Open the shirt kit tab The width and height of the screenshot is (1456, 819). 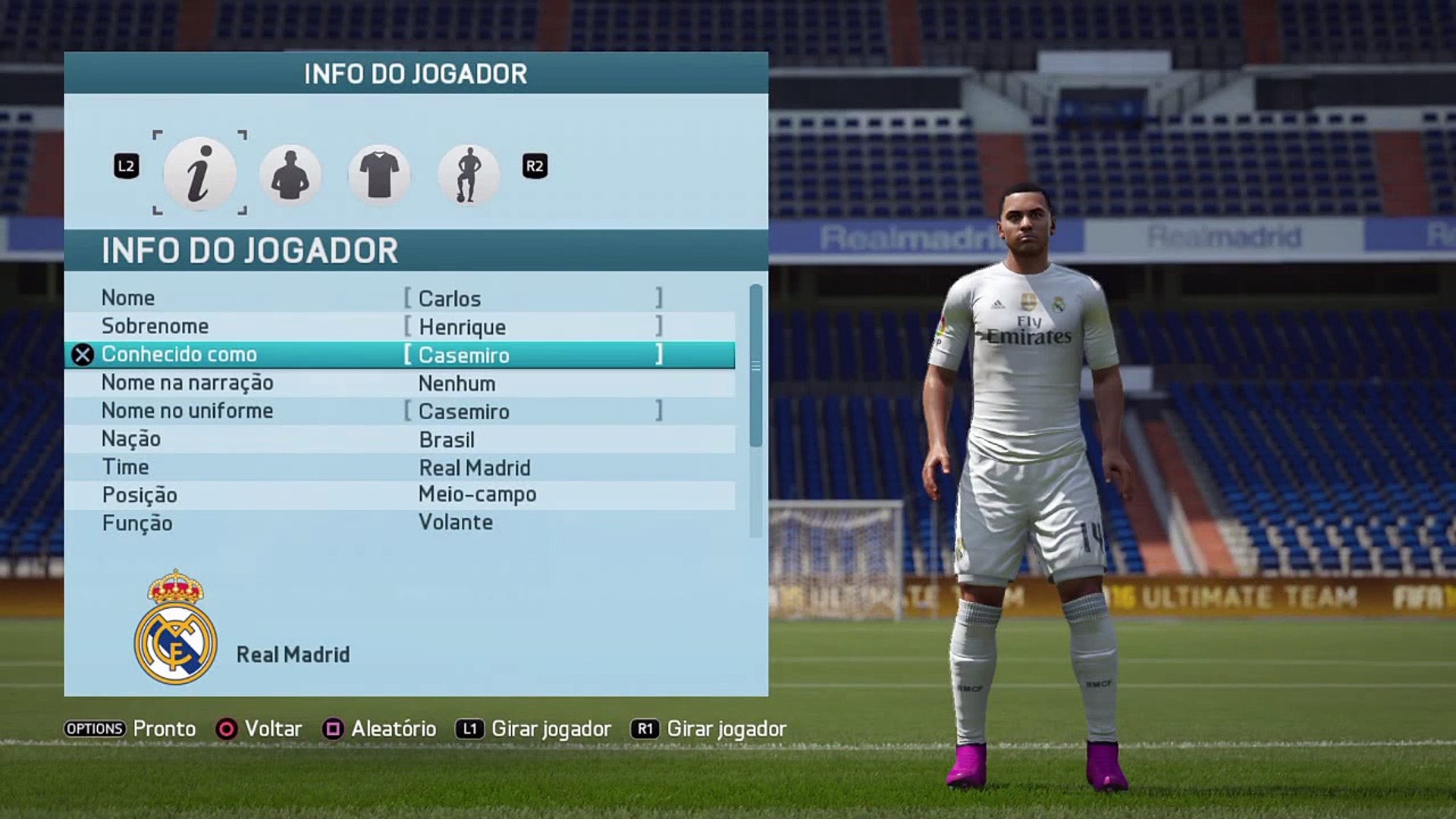pos(379,174)
